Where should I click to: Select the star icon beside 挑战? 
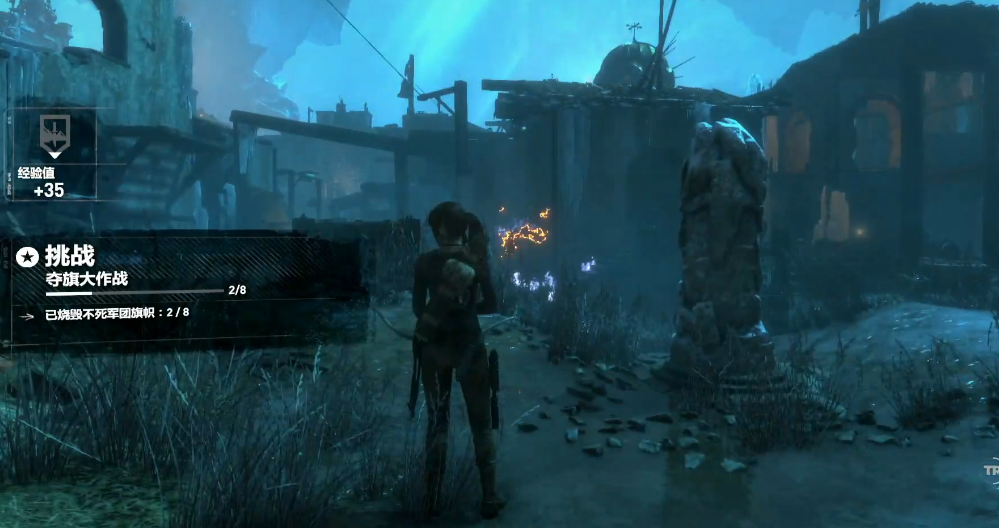coord(27,259)
